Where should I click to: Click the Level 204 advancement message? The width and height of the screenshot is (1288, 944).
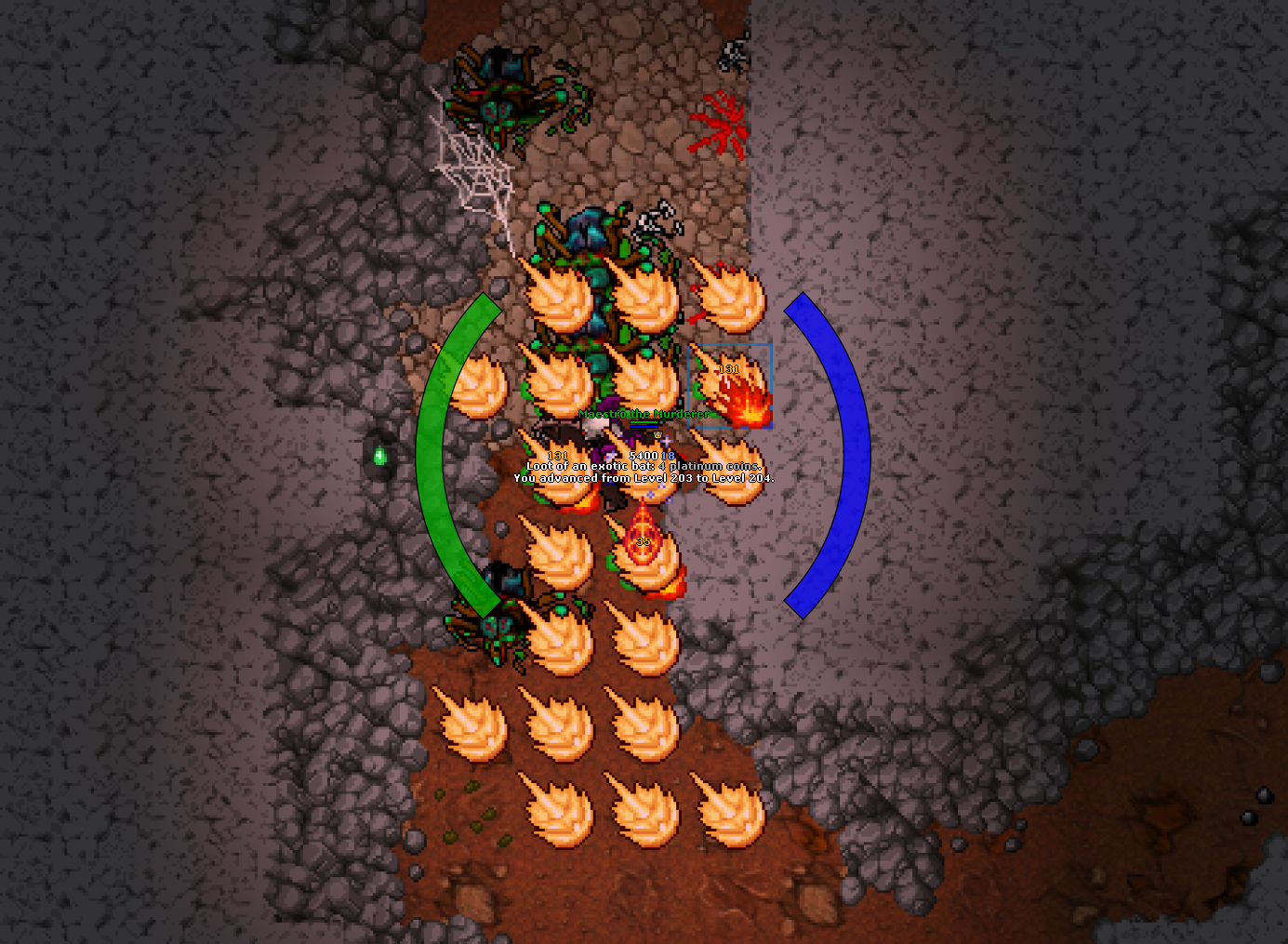(646, 476)
